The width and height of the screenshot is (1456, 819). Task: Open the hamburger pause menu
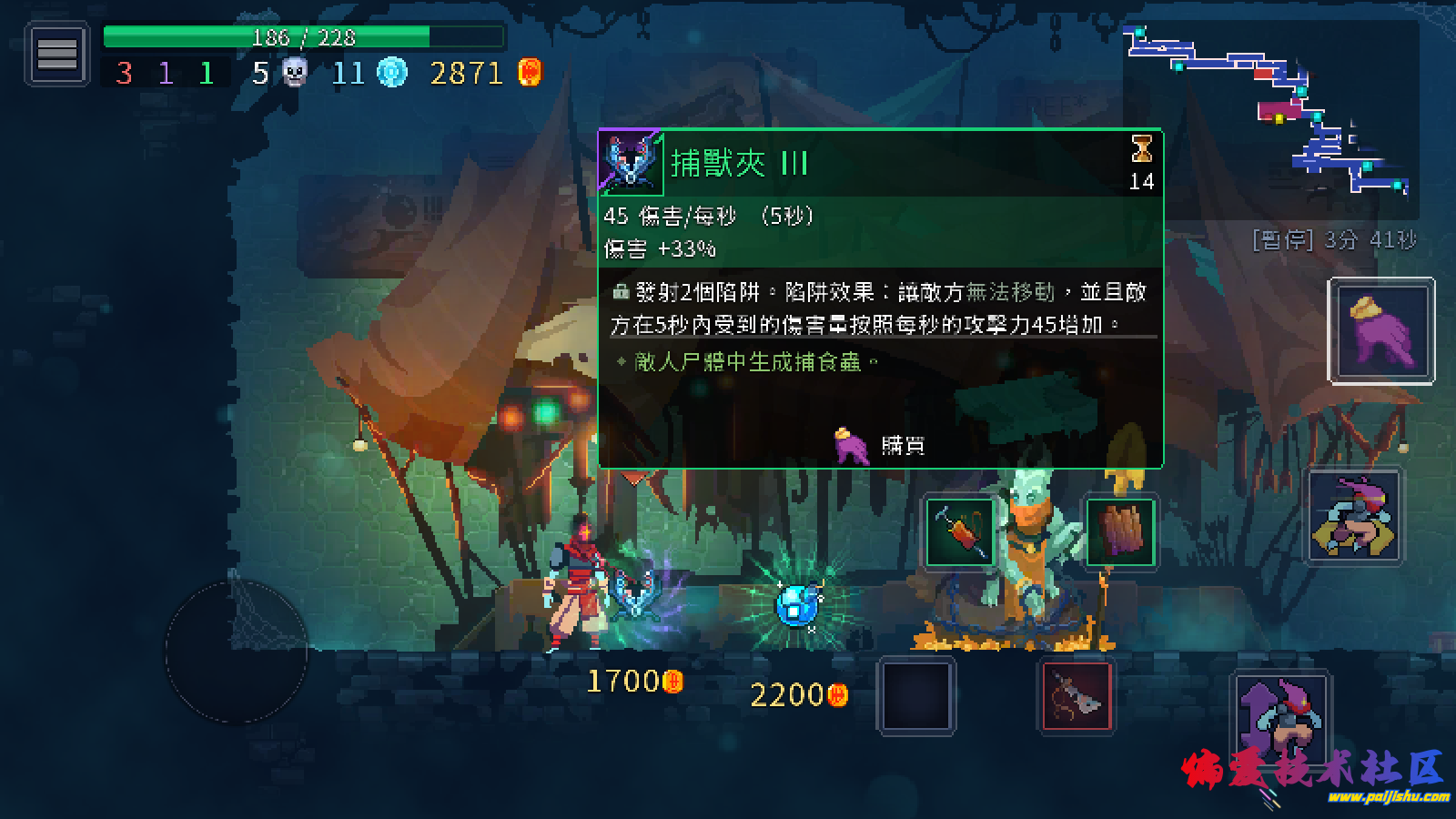pos(56,56)
